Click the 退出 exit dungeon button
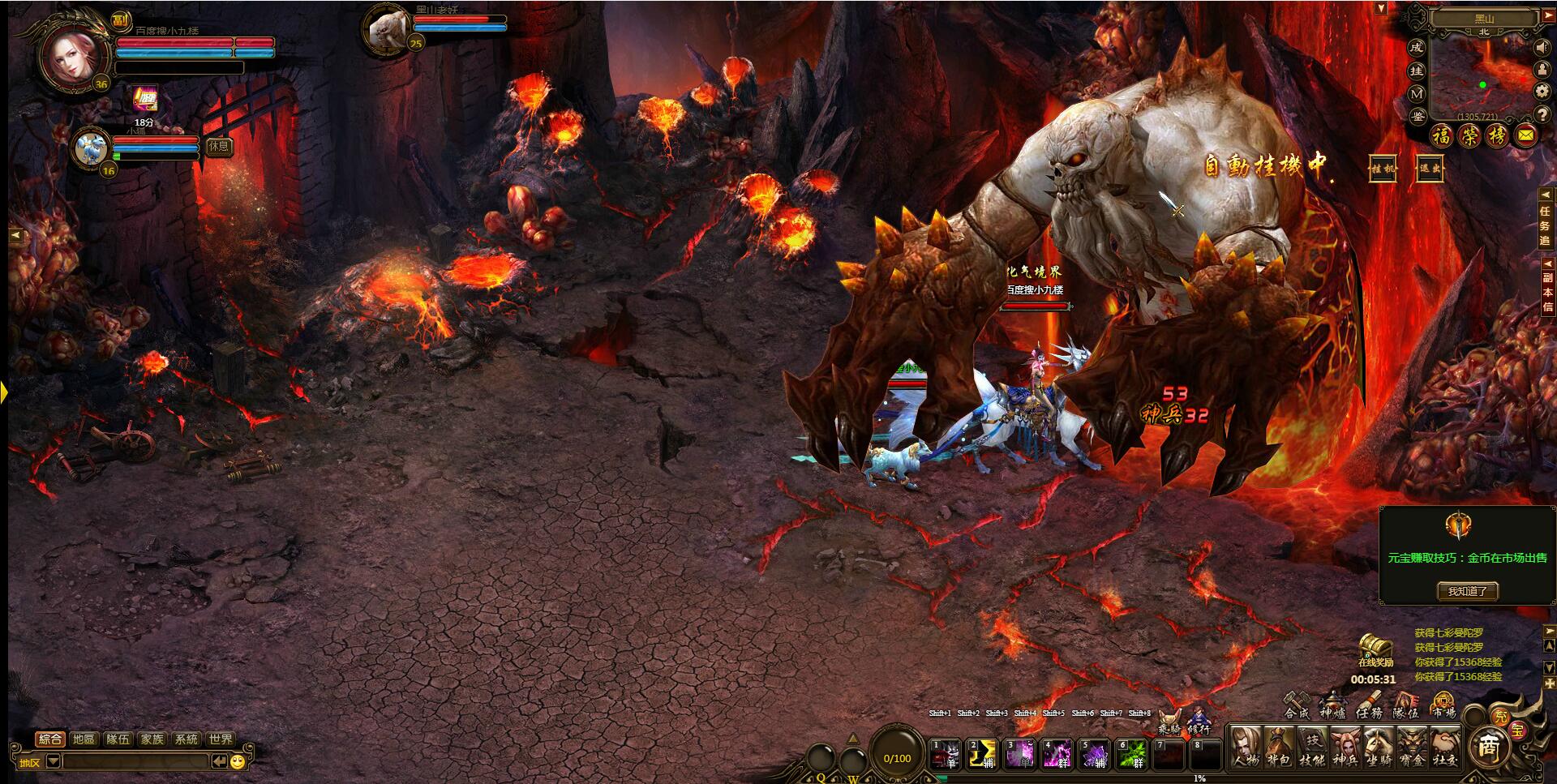 (x=1429, y=169)
